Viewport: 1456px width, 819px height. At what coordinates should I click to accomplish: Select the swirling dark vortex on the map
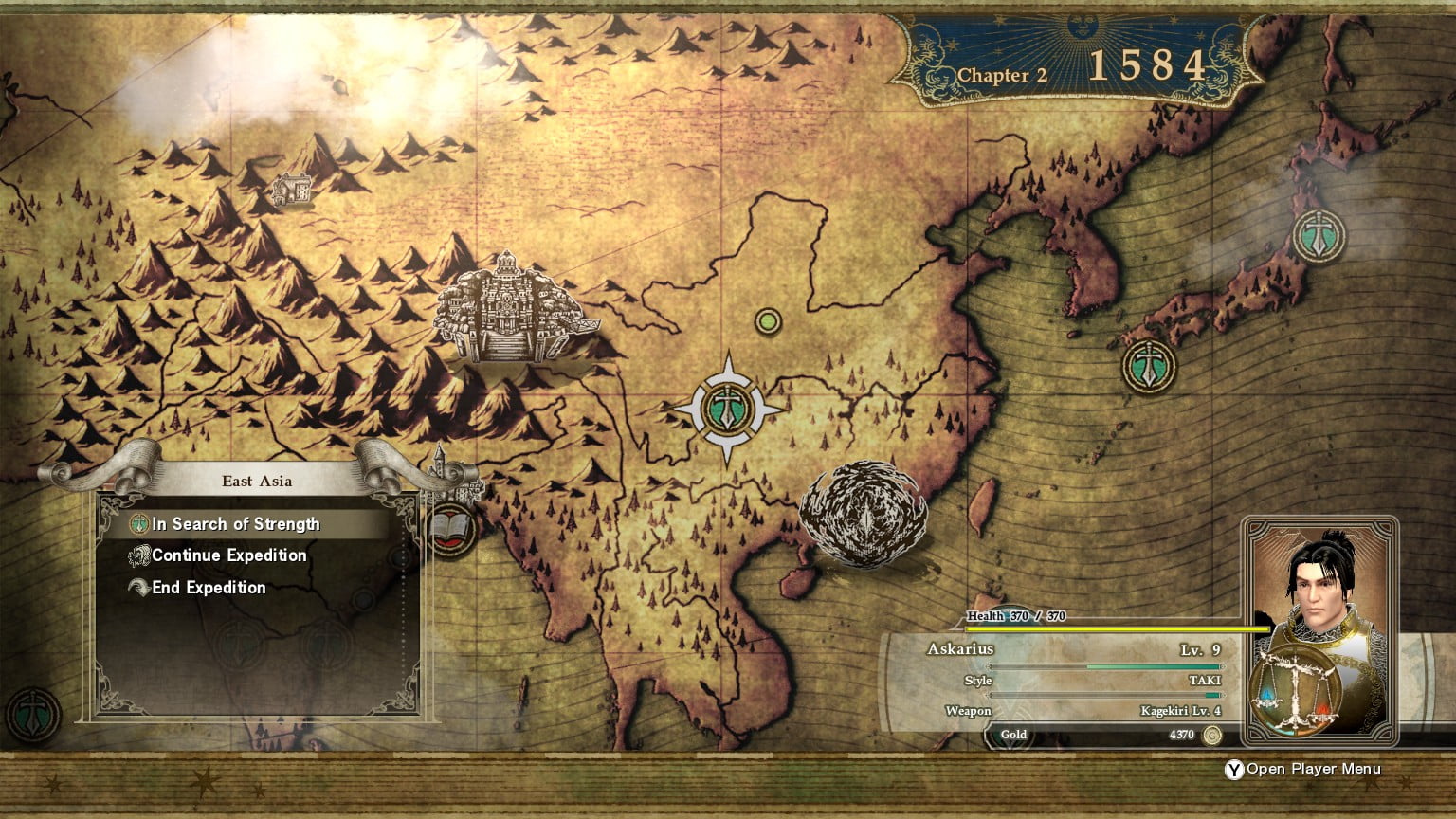(x=863, y=515)
